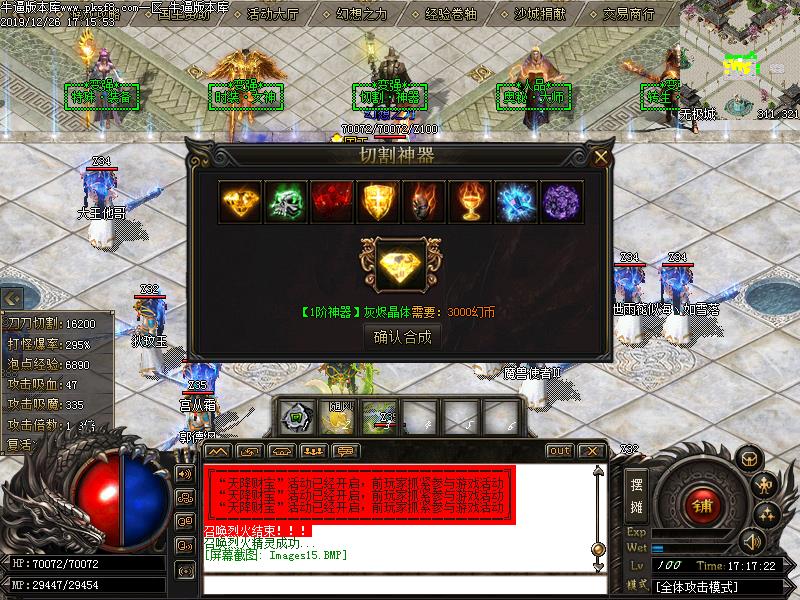
Task: Select the golden diamond artifact in top row
Action: tap(240, 203)
